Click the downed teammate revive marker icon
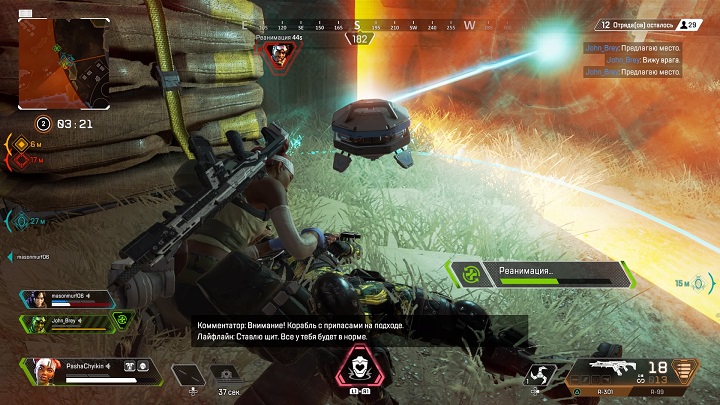 coord(282,54)
